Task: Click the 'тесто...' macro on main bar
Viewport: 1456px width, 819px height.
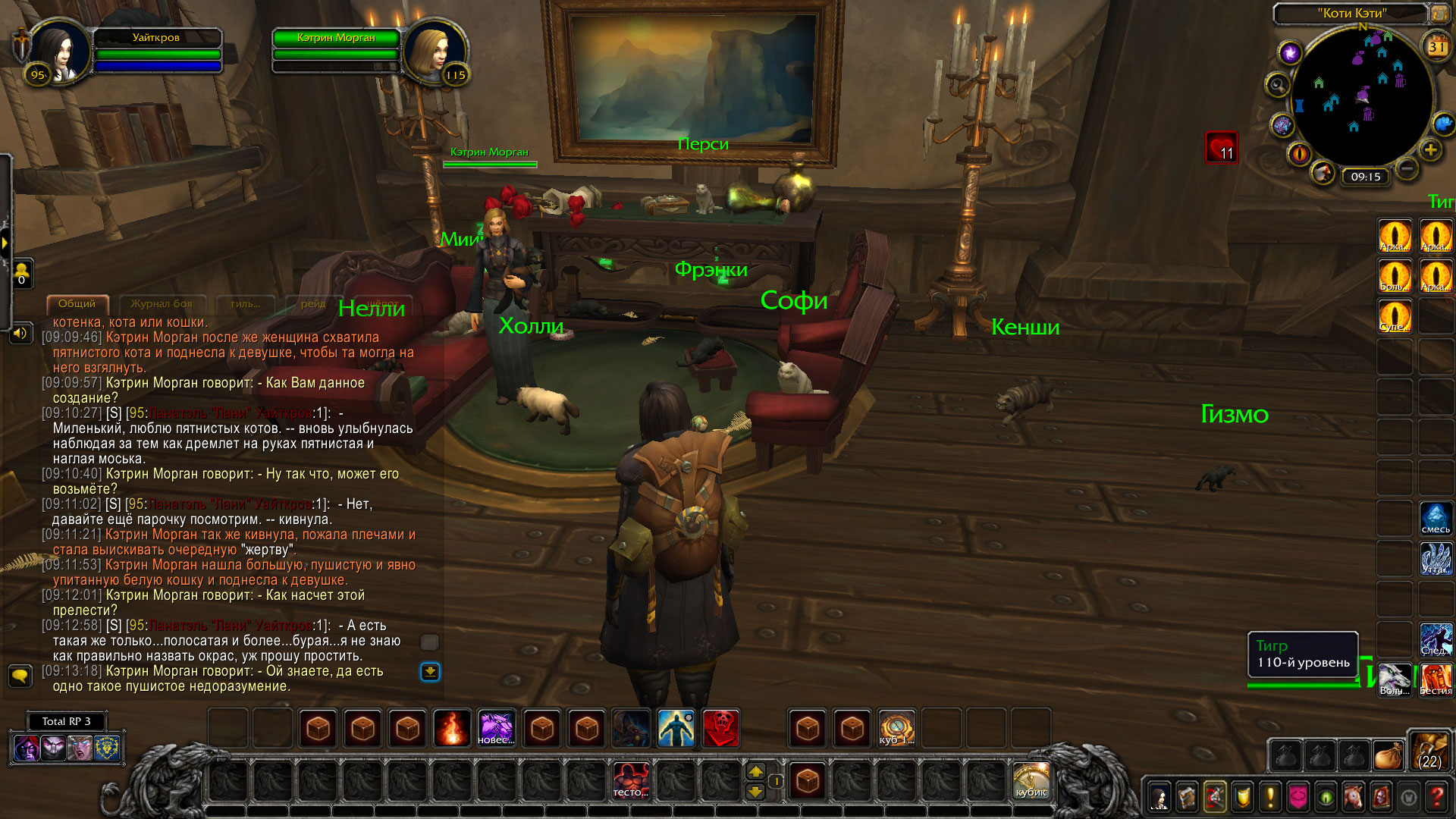Action: click(x=631, y=780)
